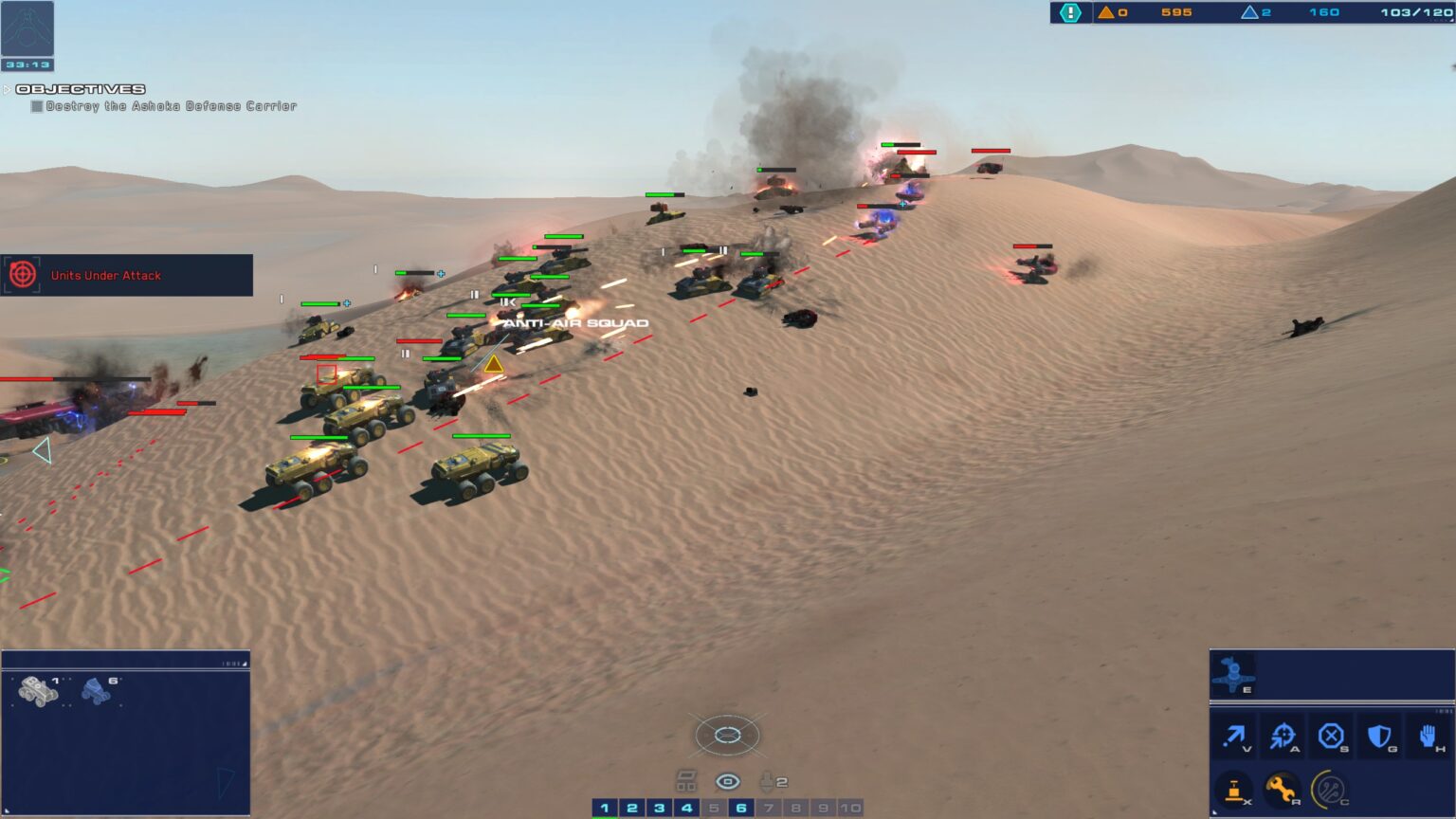Order a Repair with the wrench icon
1456x819 pixels.
click(1282, 789)
